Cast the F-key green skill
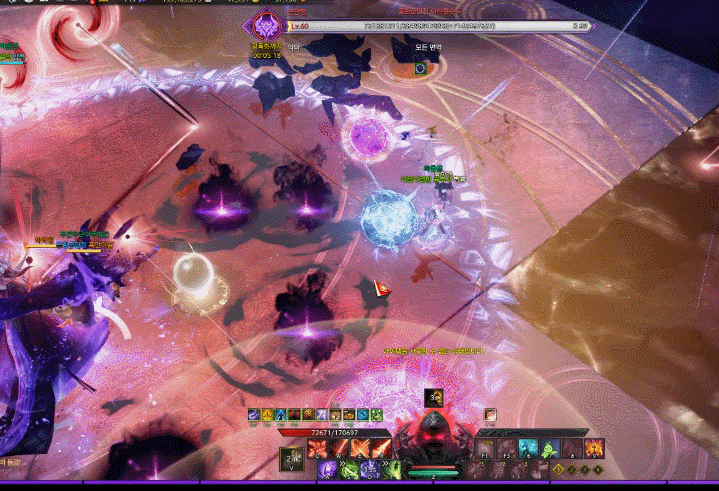The height and width of the screenshot is (491, 719). (x=392, y=468)
